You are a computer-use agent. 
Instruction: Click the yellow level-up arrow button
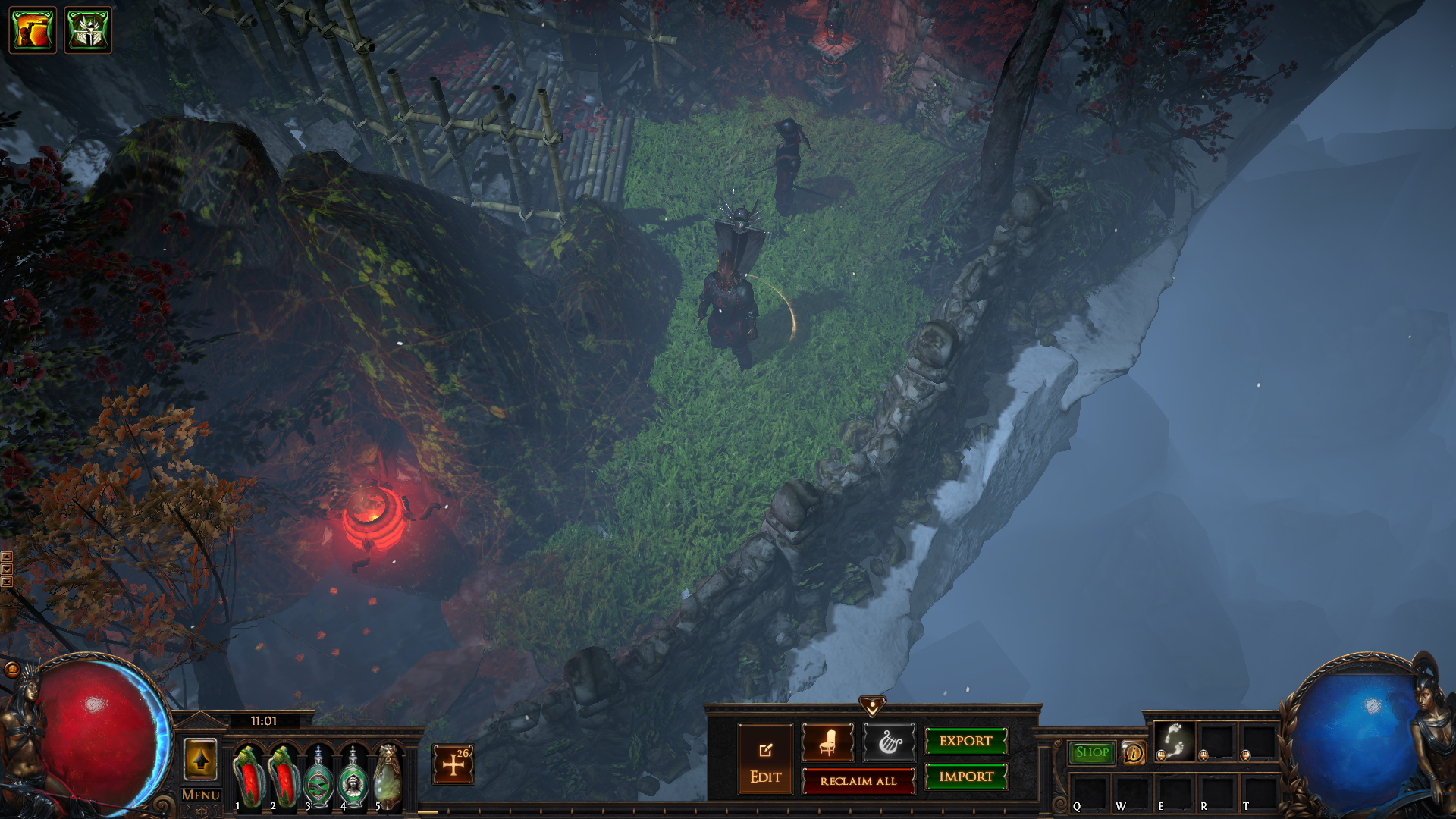[200, 759]
